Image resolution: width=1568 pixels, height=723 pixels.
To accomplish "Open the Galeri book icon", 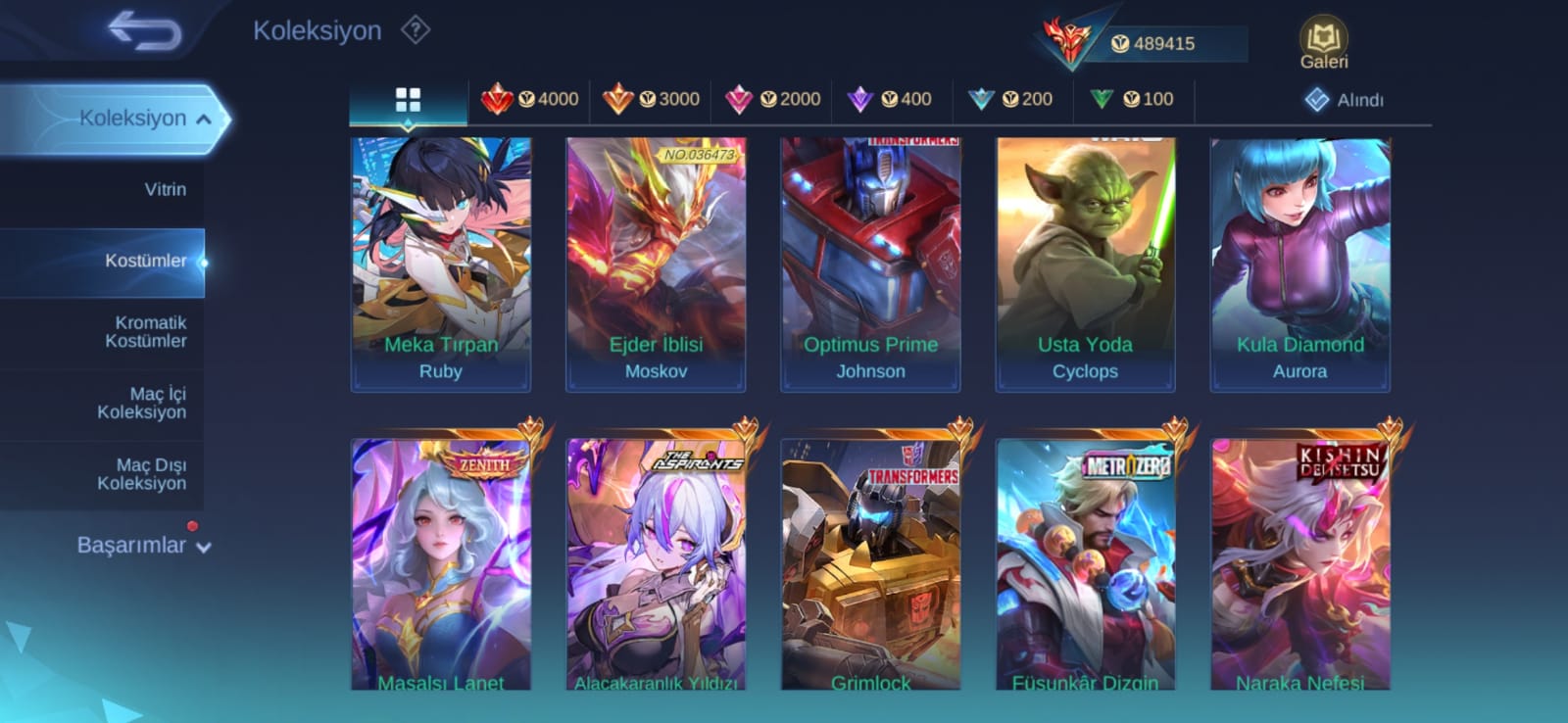I will click(1323, 43).
